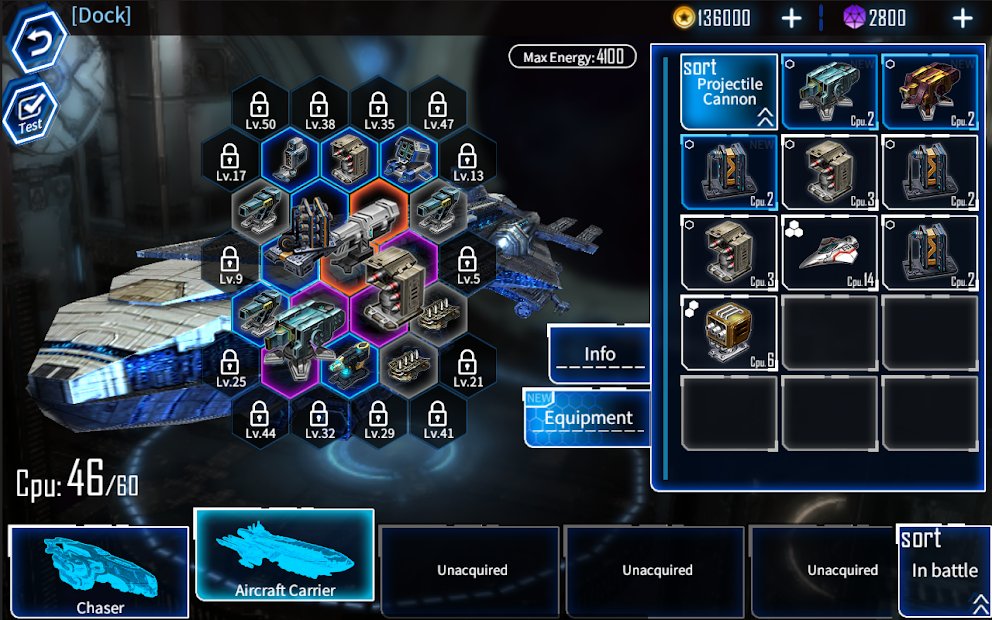Tap the locked Lv.50 hex slot
This screenshot has width=992, height=620.
point(260,108)
